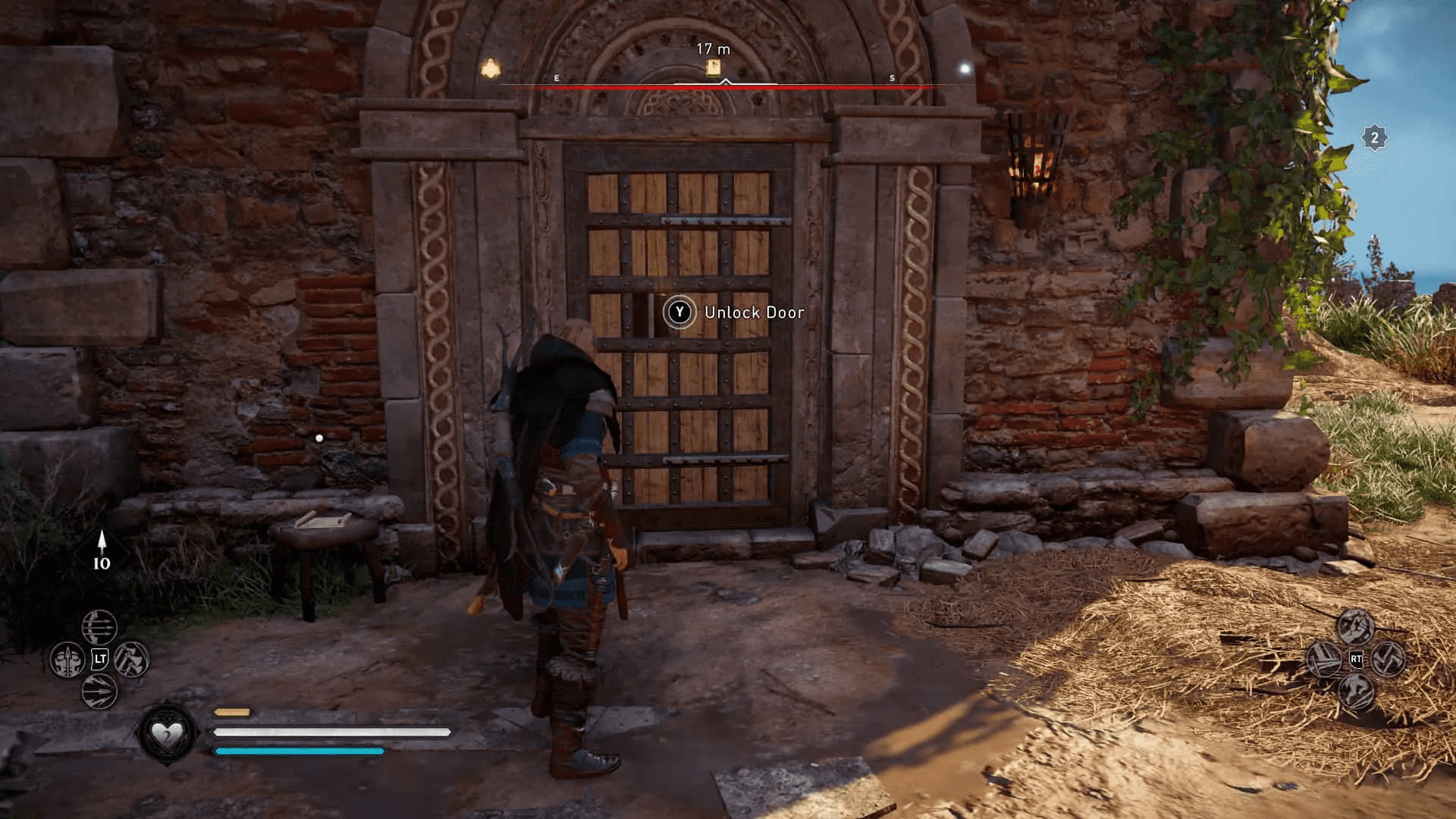Click the S direction marker on the compass
The height and width of the screenshot is (819, 1456).
click(x=892, y=77)
